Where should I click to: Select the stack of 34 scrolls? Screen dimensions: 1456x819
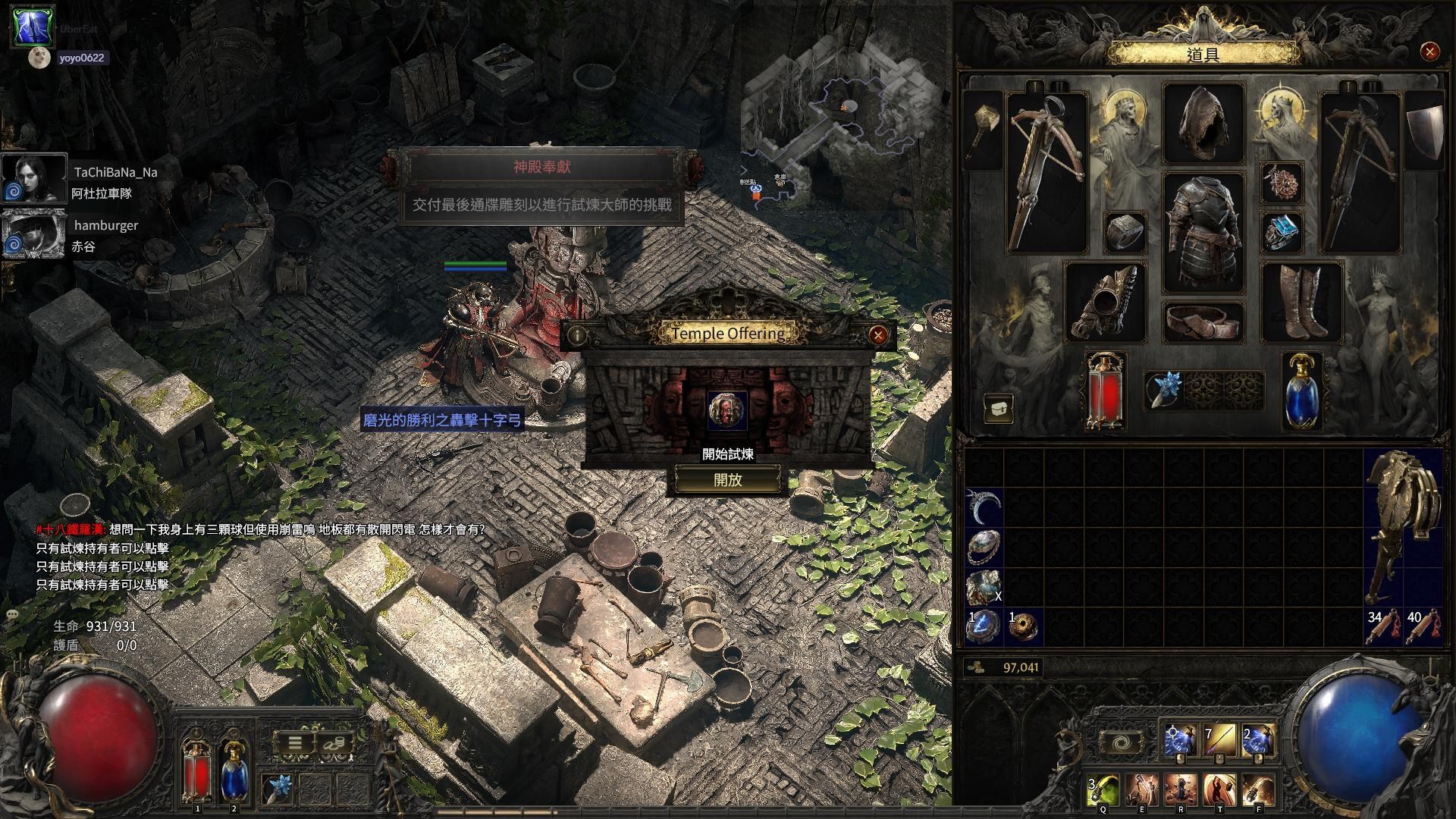pos(1383,627)
